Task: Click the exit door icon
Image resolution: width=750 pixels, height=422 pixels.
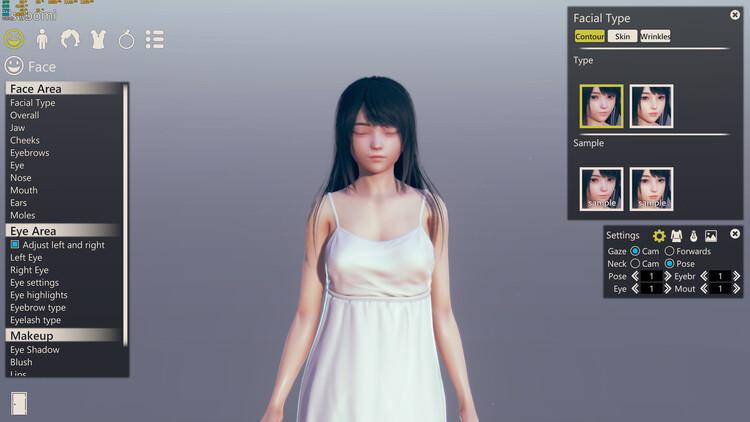Action: point(18,403)
